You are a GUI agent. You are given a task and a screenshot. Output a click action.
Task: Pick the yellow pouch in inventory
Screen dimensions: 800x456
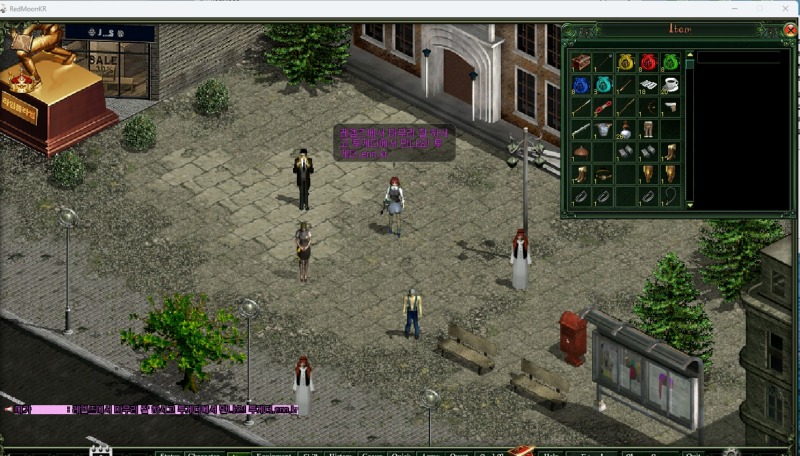pyautogui.click(x=625, y=63)
